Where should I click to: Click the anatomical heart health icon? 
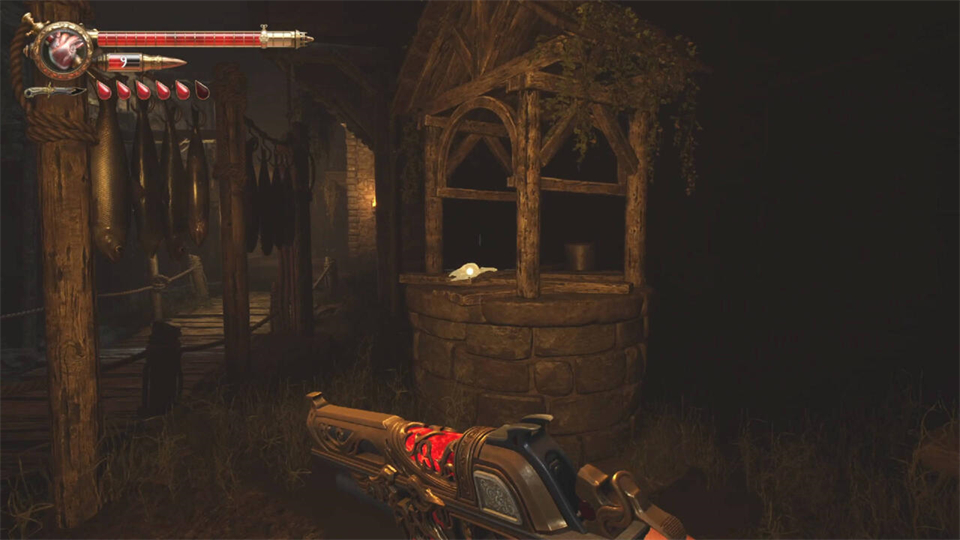tap(63, 47)
